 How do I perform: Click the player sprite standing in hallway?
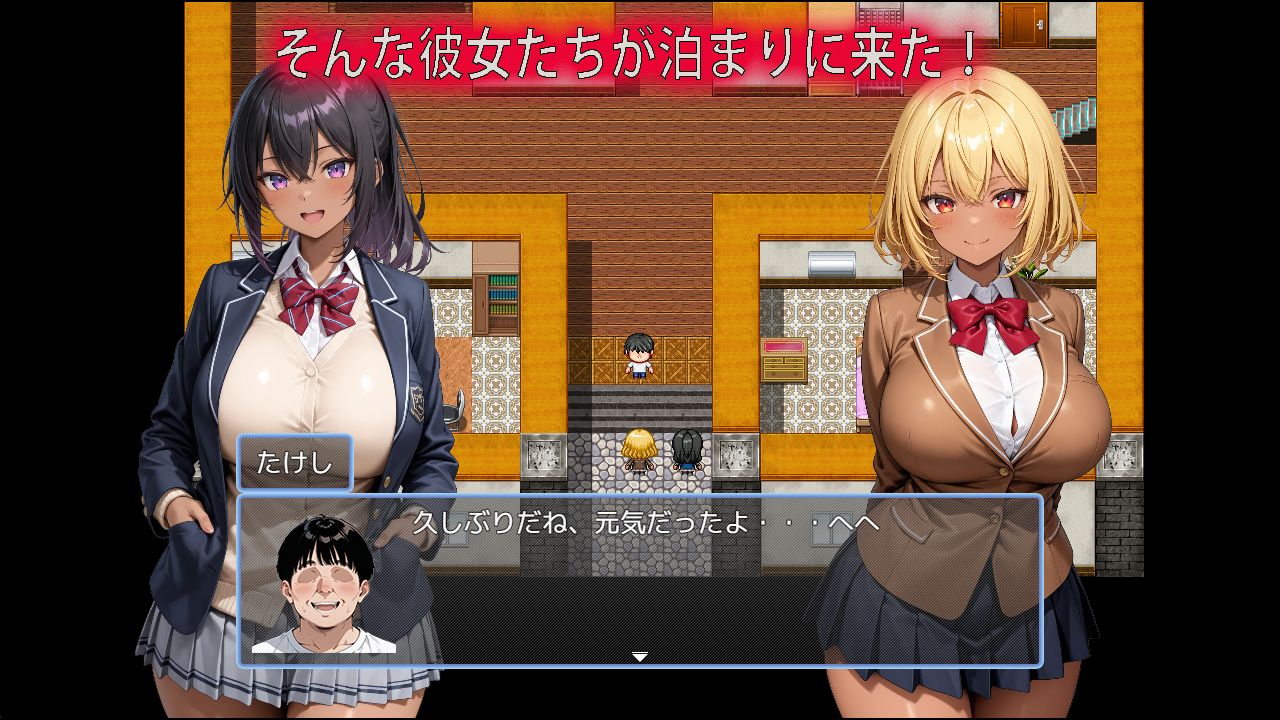coord(638,357)
